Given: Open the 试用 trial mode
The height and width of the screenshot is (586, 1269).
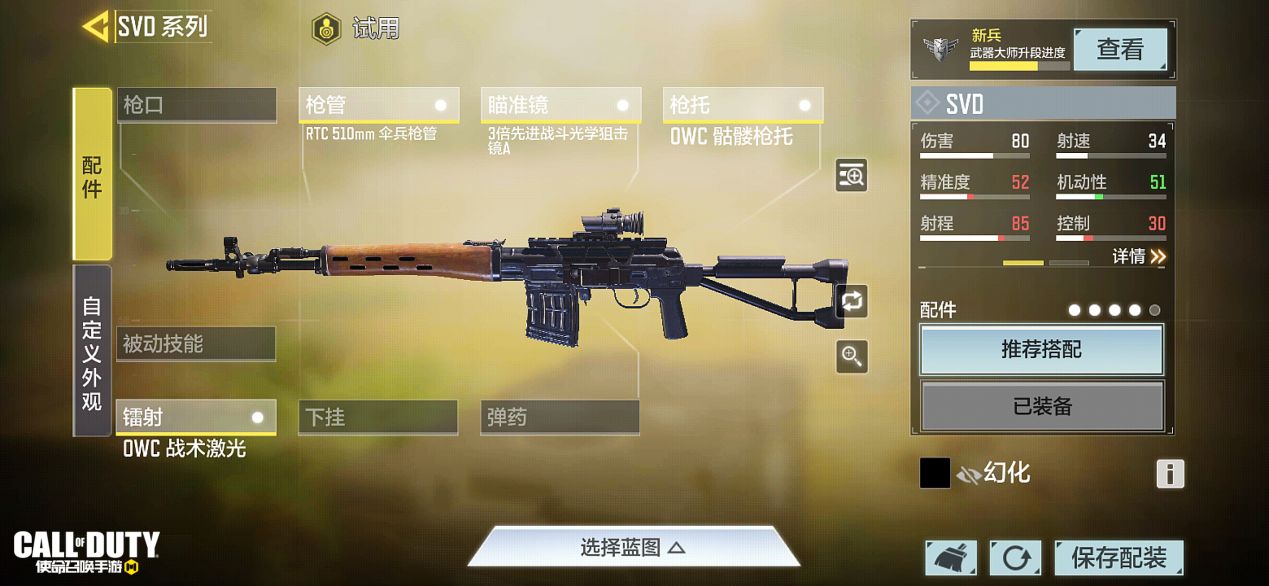Looking at the screenshot, I should [x=355, y=29].
